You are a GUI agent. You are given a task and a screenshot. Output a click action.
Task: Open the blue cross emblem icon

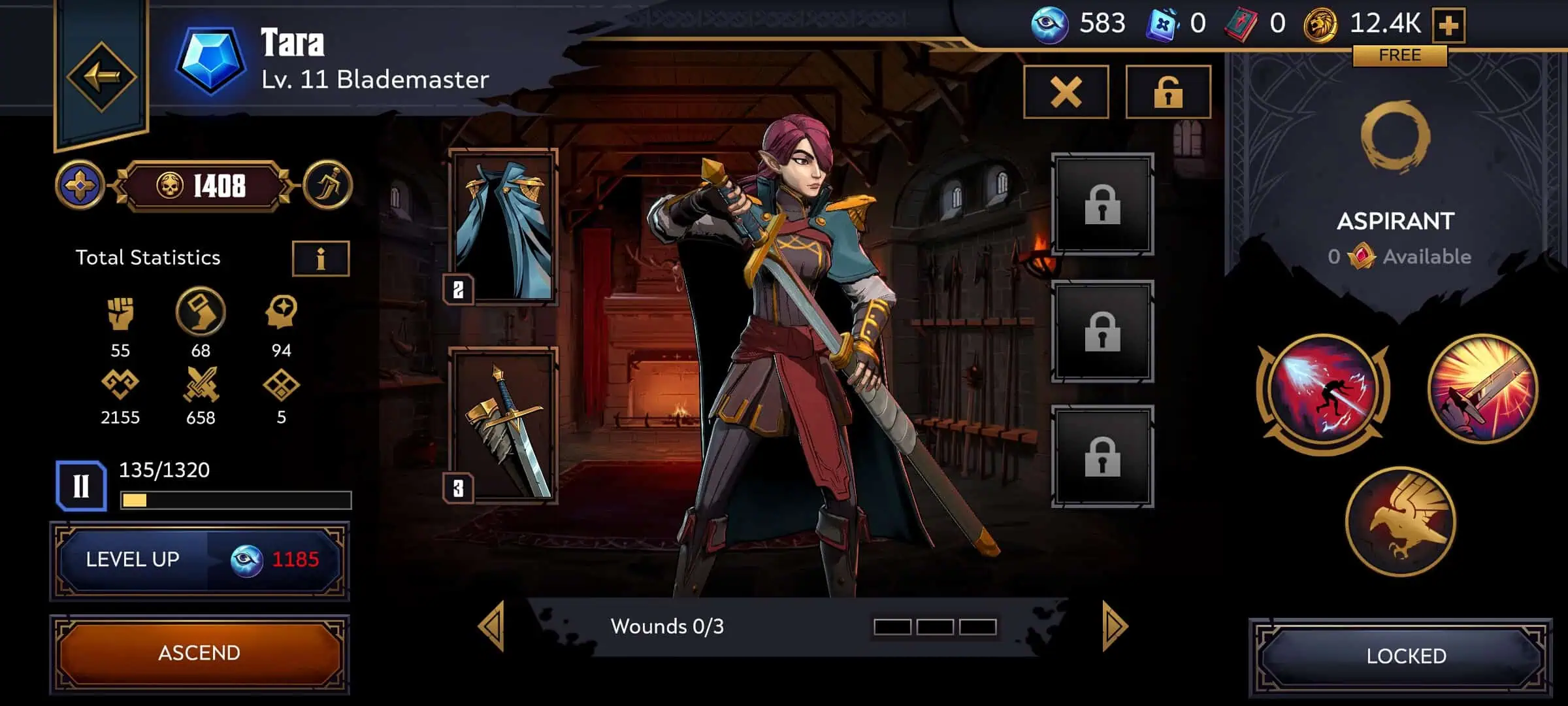pos(80,186)
